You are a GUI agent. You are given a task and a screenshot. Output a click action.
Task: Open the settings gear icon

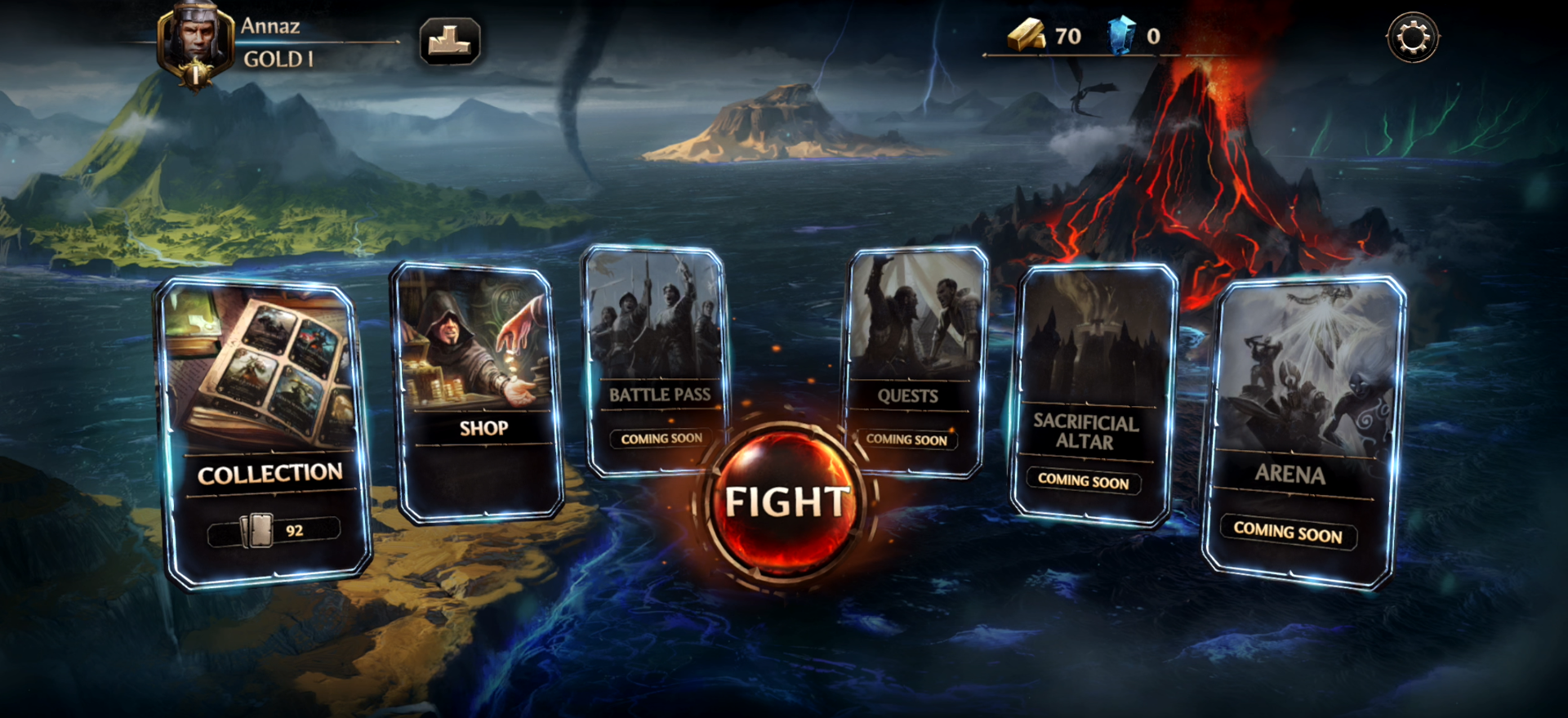1412,38
